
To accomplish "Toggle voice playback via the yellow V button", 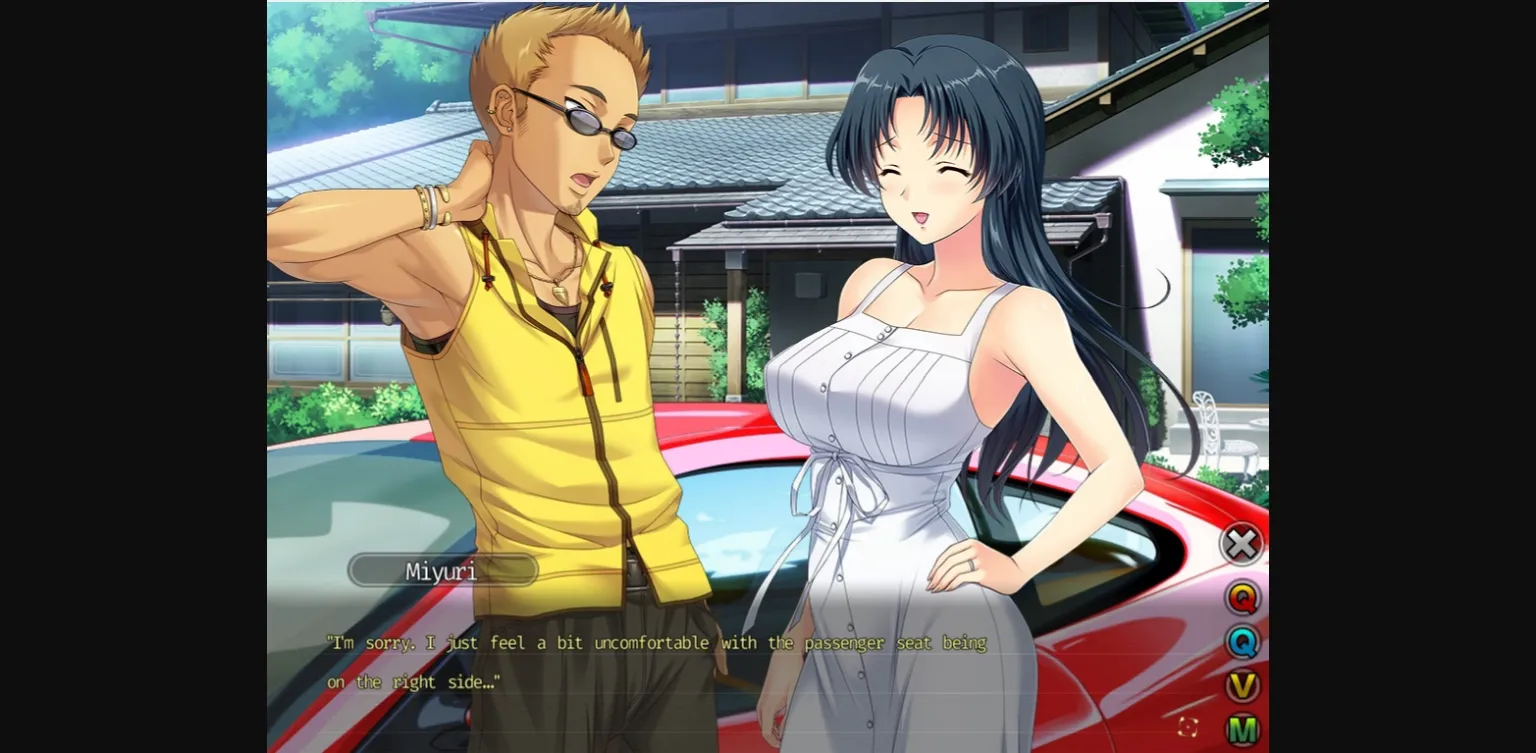I will click(1242, 684).
